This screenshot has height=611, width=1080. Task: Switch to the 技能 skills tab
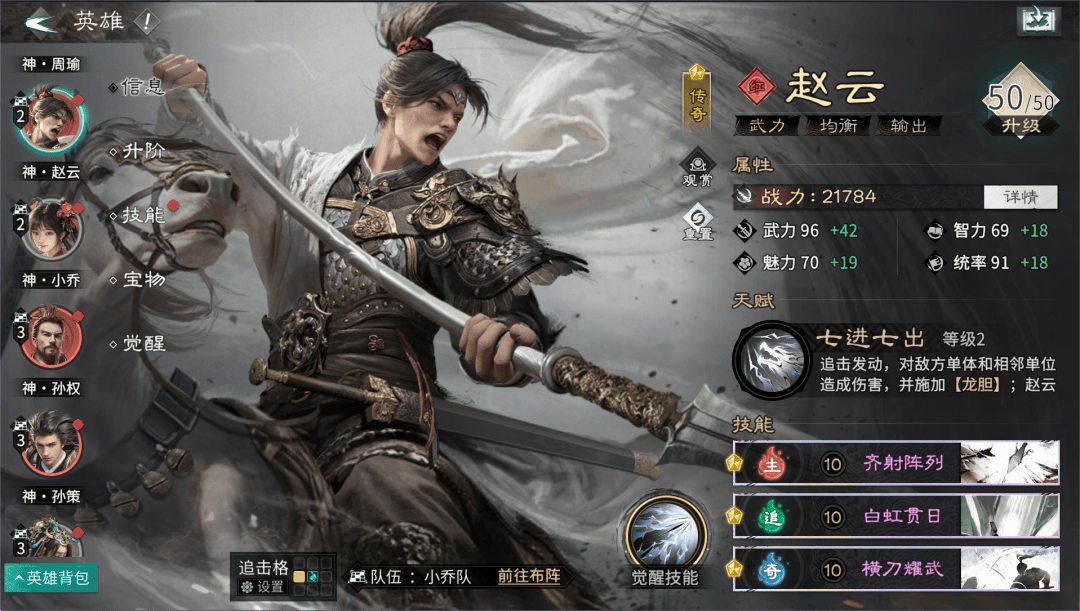point(142,215)
